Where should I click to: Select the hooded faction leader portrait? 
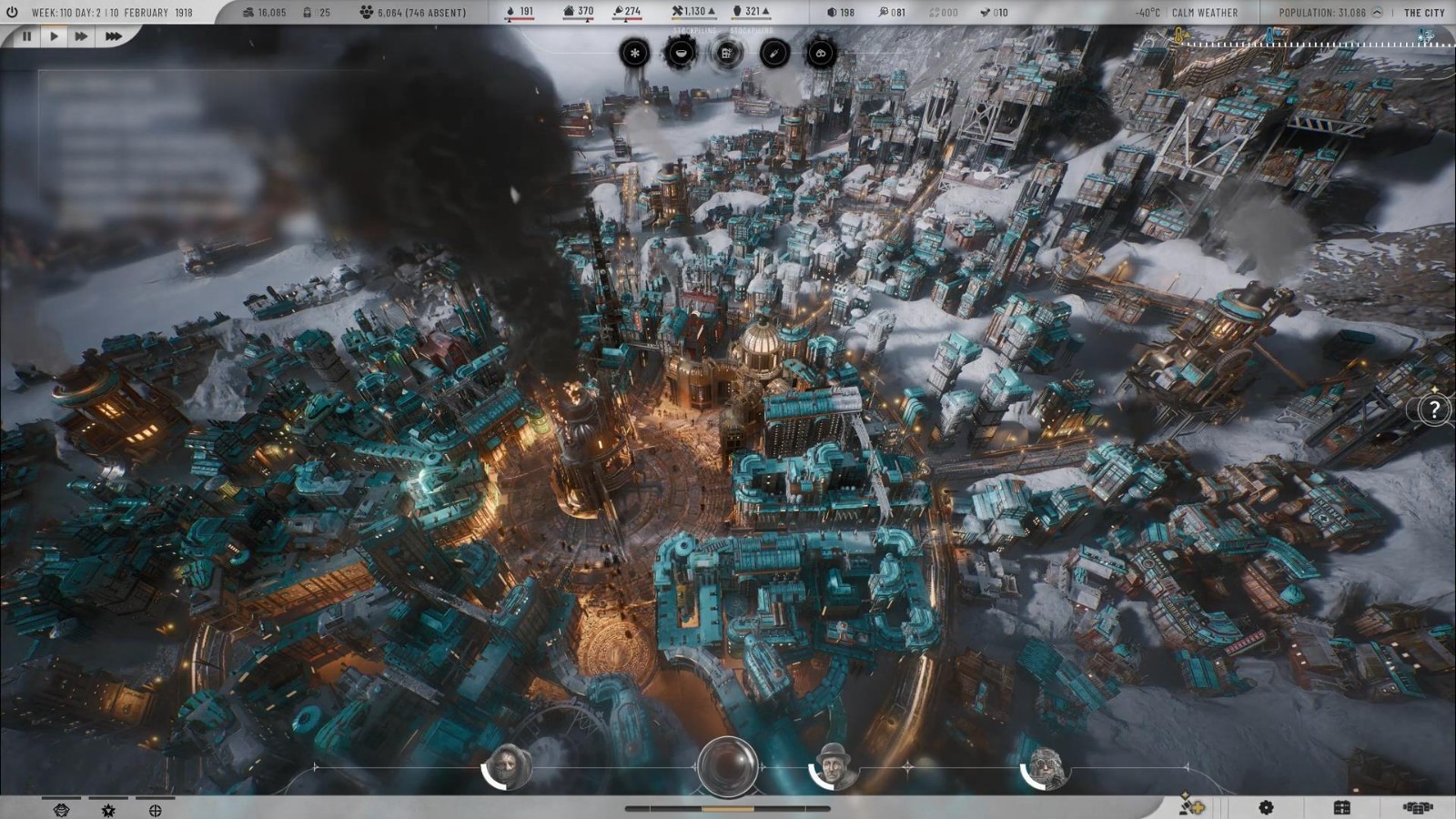pyautogui.click(x=509, y=766)
